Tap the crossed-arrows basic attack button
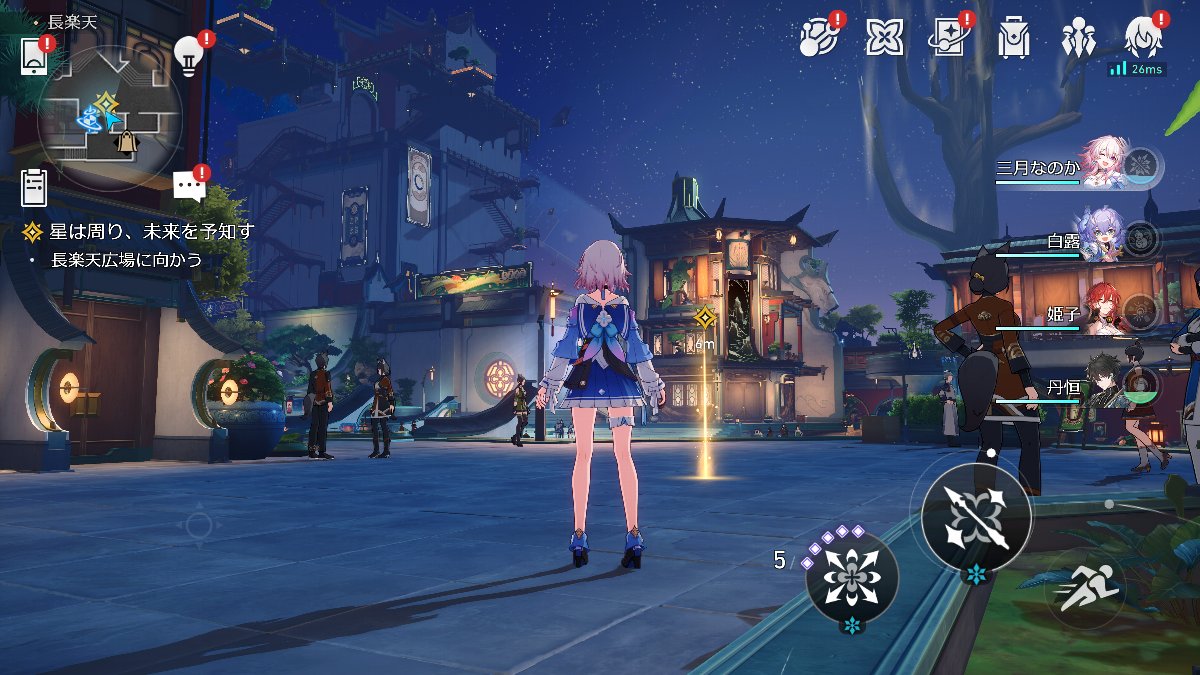 point(975,517)
